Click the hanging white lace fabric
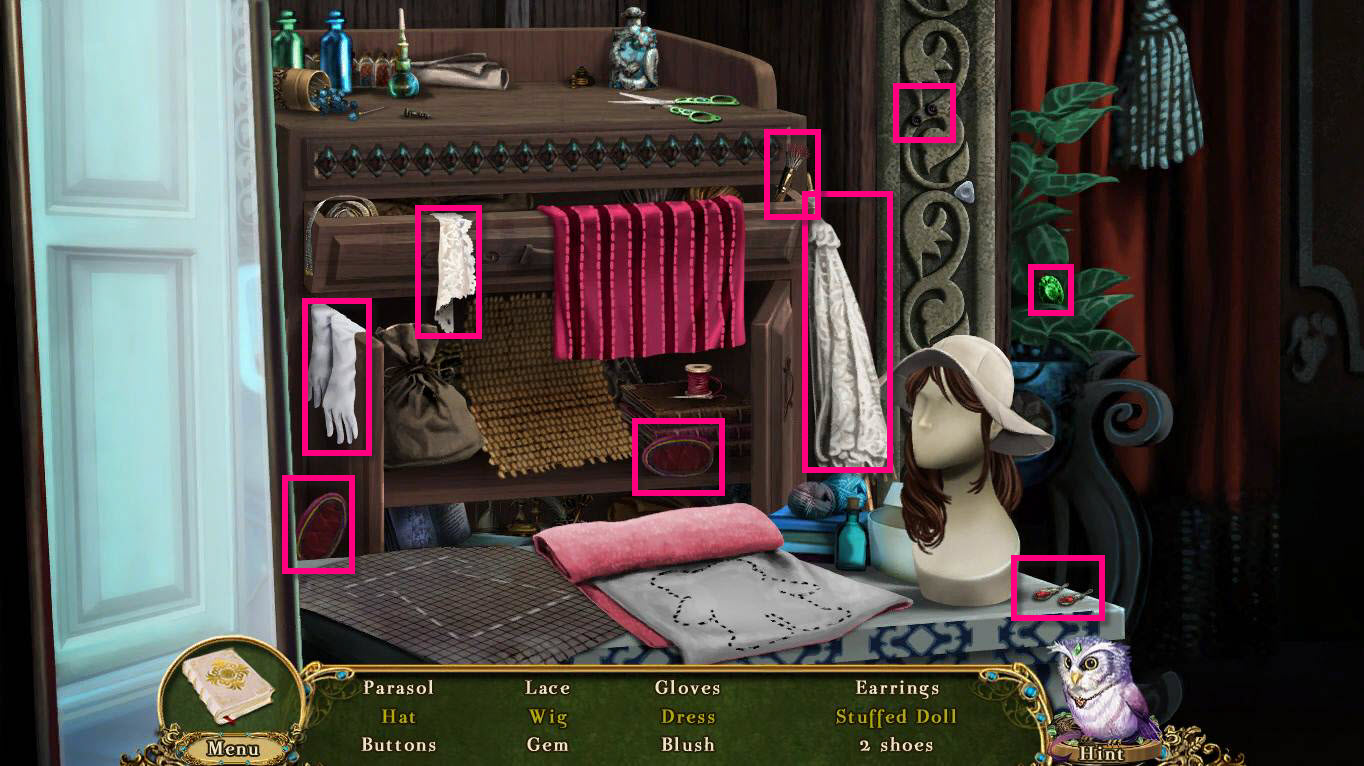Screen dimensions: 1364x766 [x=848, y=330]
